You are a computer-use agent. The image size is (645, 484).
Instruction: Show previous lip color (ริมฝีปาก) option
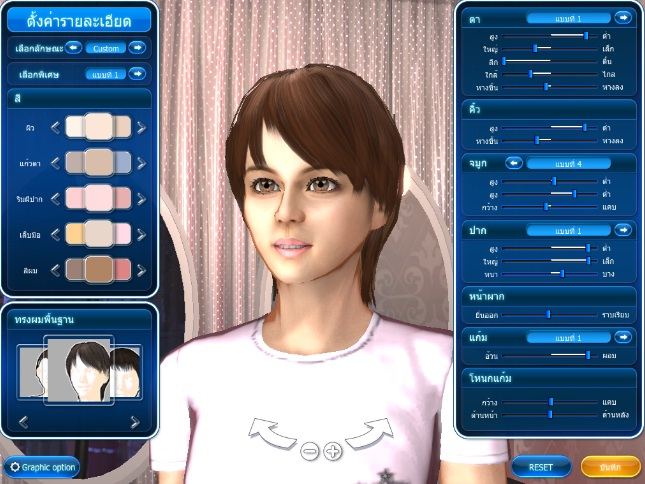[x=56, y=198]
